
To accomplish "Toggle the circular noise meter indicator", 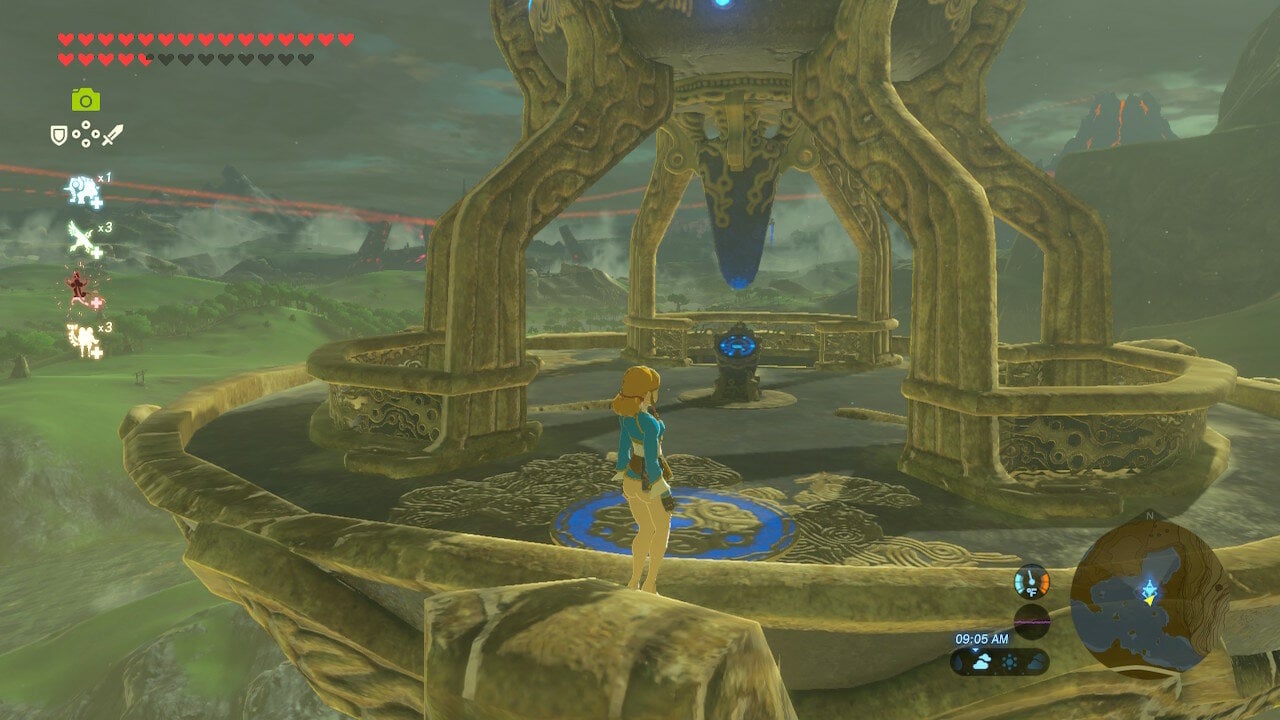I will point(1032,621).
